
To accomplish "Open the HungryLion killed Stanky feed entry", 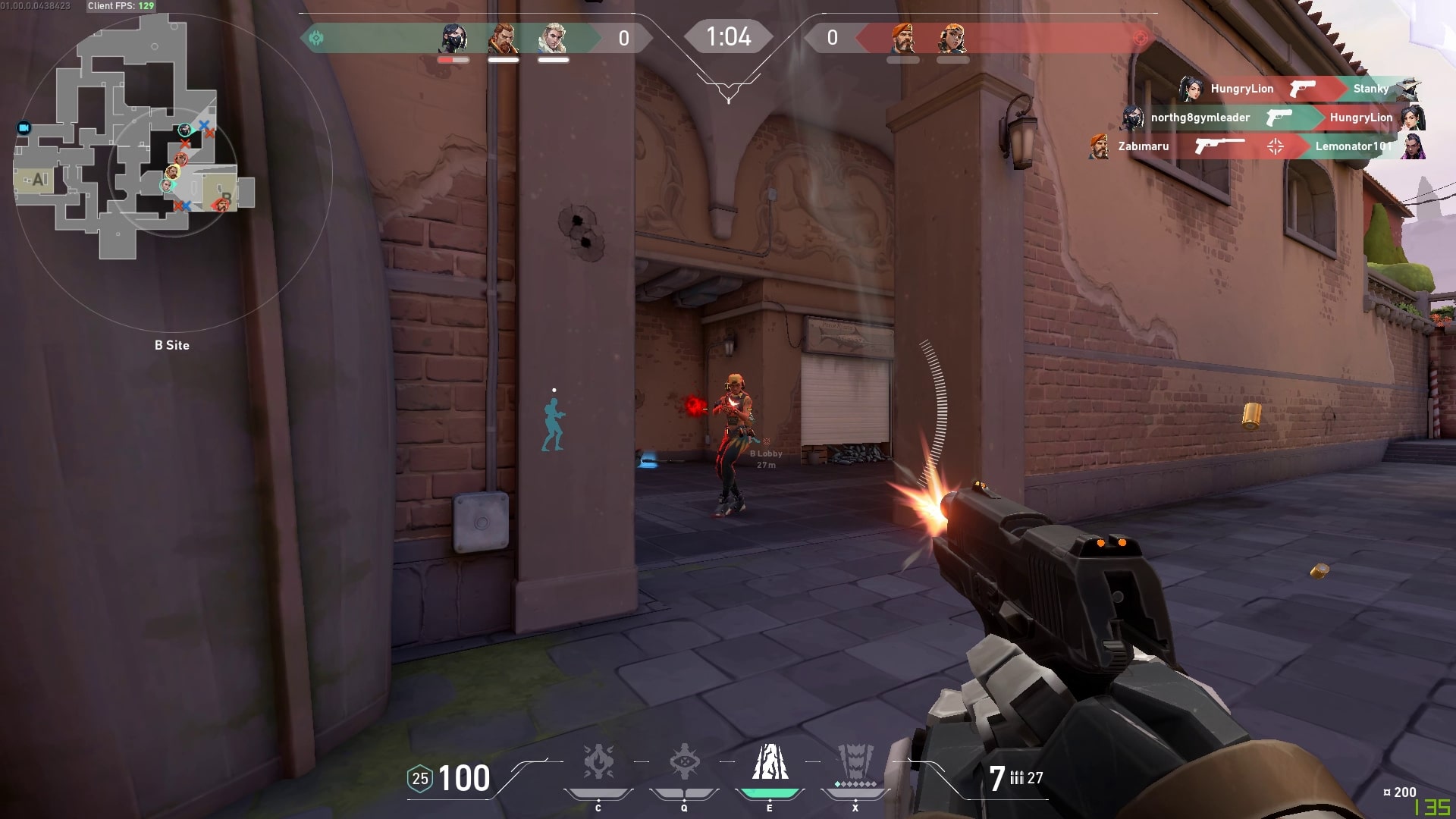I will (x=1300, y=89).
